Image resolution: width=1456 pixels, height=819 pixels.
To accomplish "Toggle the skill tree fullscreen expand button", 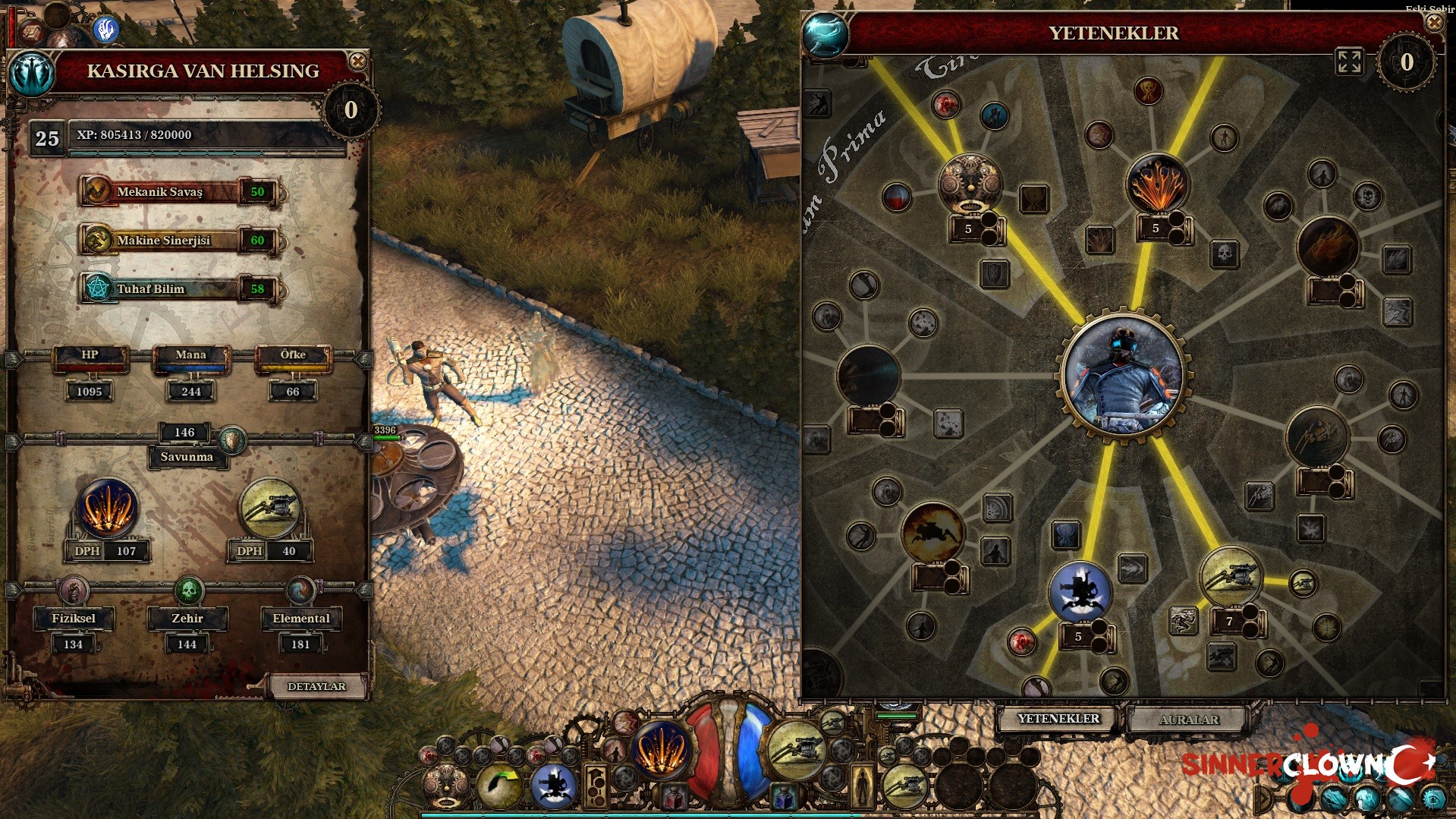I will click(x=1349, y=61).
